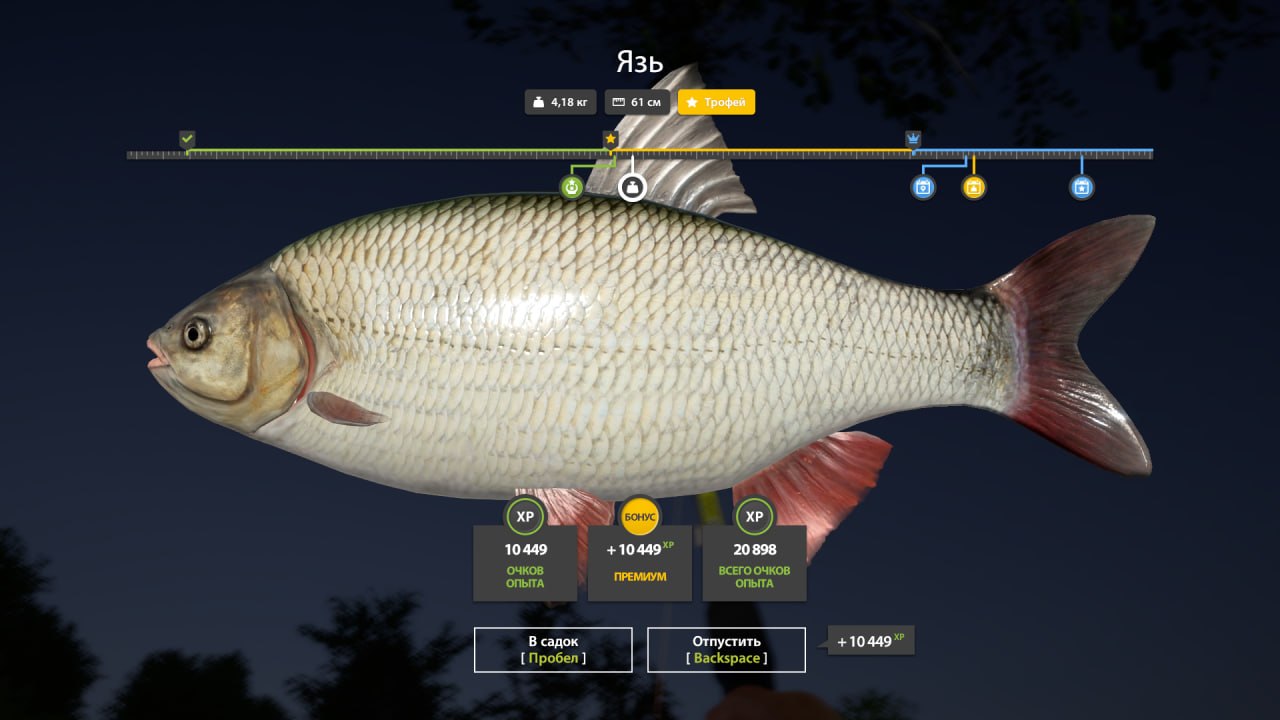
Task: Click the white weight icon under the scale
Action: [x=632, y=187]
